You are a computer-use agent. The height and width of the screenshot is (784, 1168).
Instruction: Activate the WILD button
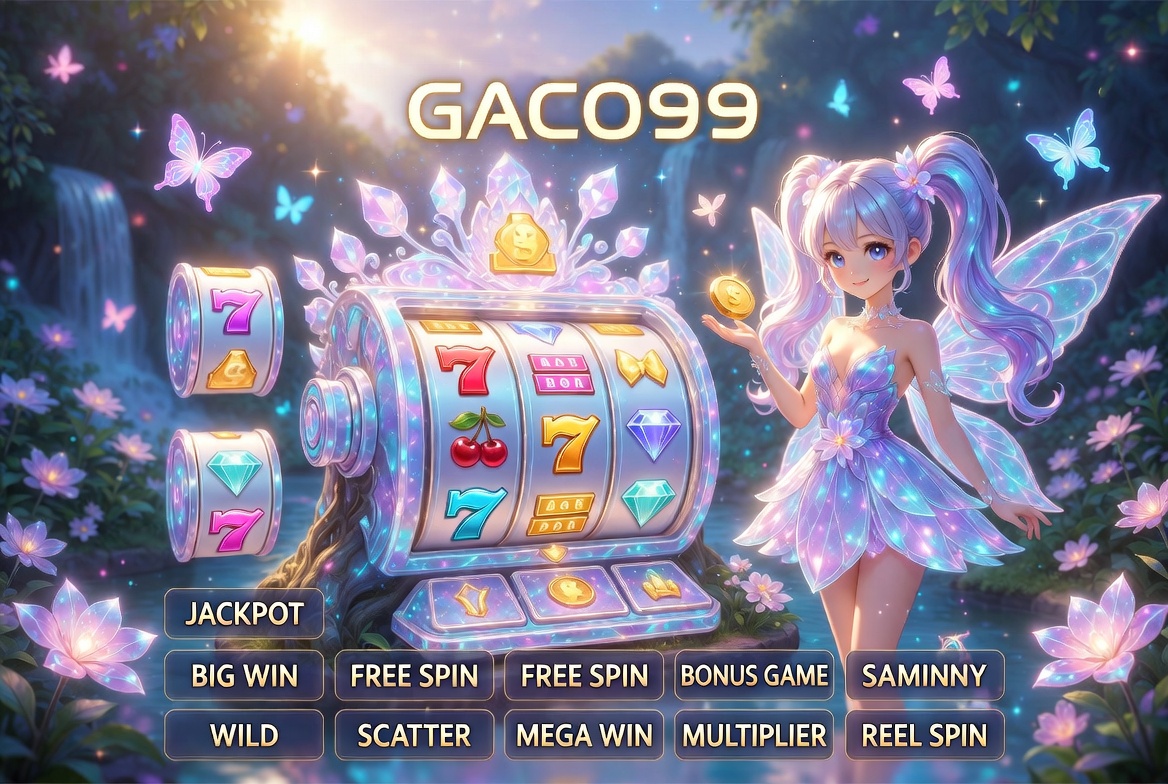pyautogui.click(x=243, y=736)
